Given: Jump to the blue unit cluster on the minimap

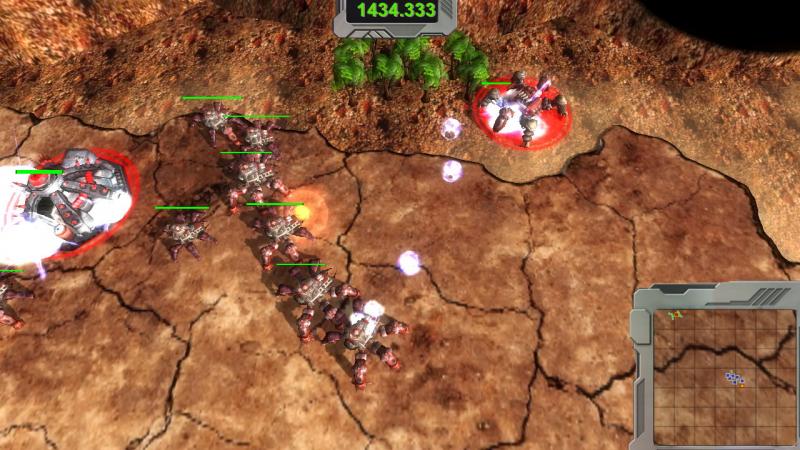Looking at the screenshot, I should pos(735,378).
